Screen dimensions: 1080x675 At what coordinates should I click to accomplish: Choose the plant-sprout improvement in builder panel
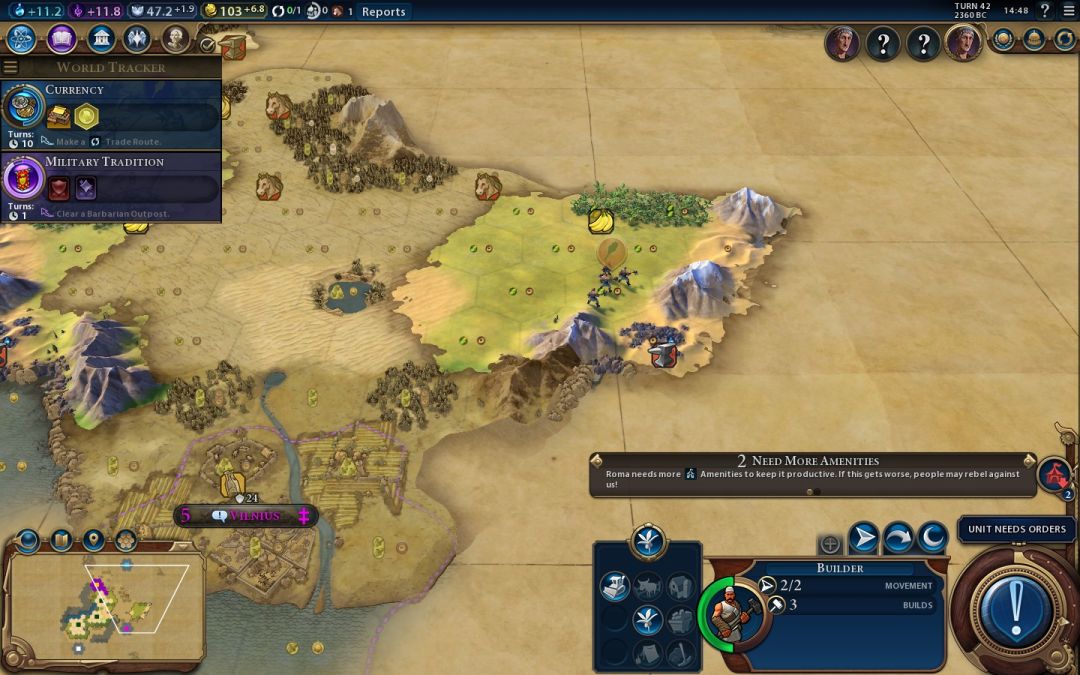(x=648, y=620)
